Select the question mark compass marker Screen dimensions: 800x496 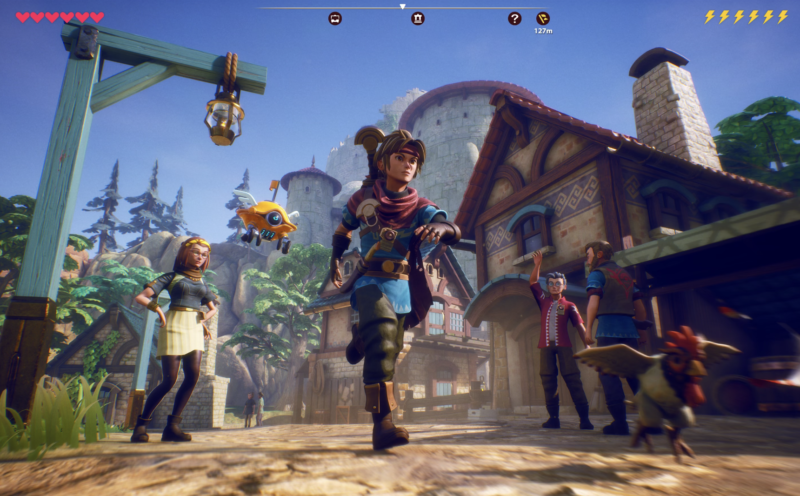(x=514, y=18)
